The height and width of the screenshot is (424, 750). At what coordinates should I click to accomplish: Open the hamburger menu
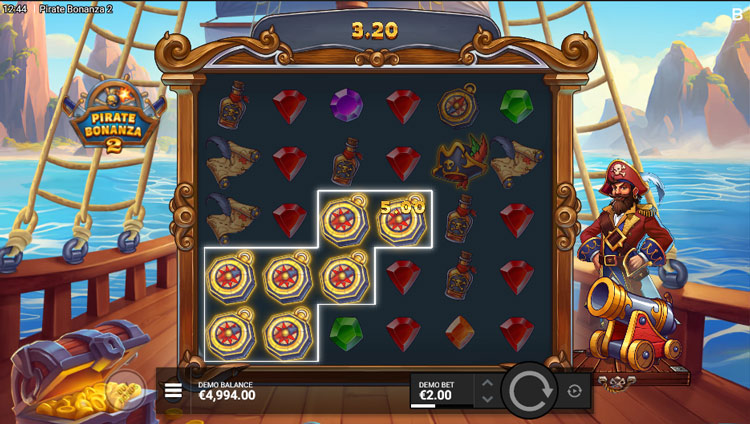tap(173, 390)
